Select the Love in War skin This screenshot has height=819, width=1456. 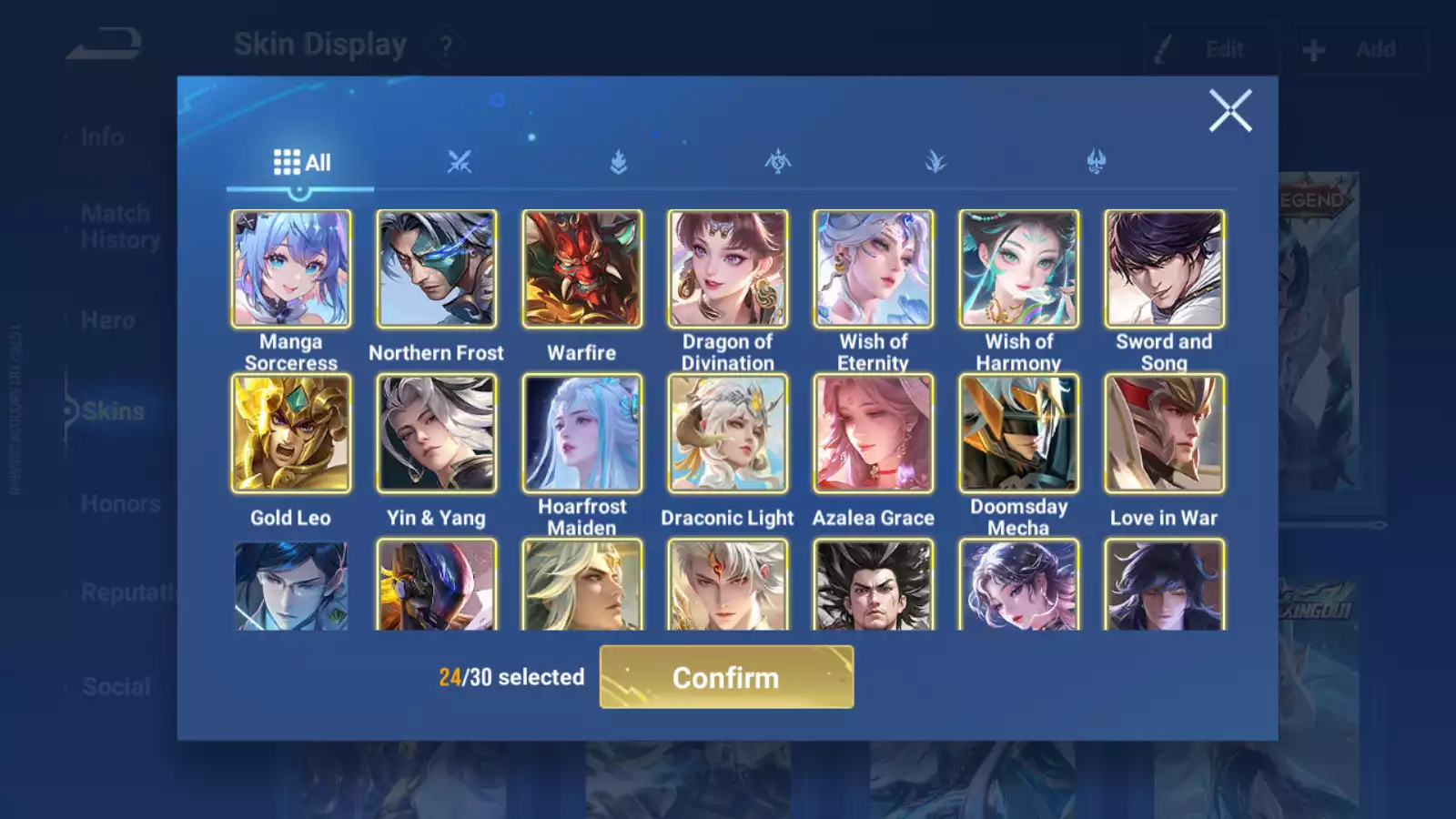(x=1165, y=434)
